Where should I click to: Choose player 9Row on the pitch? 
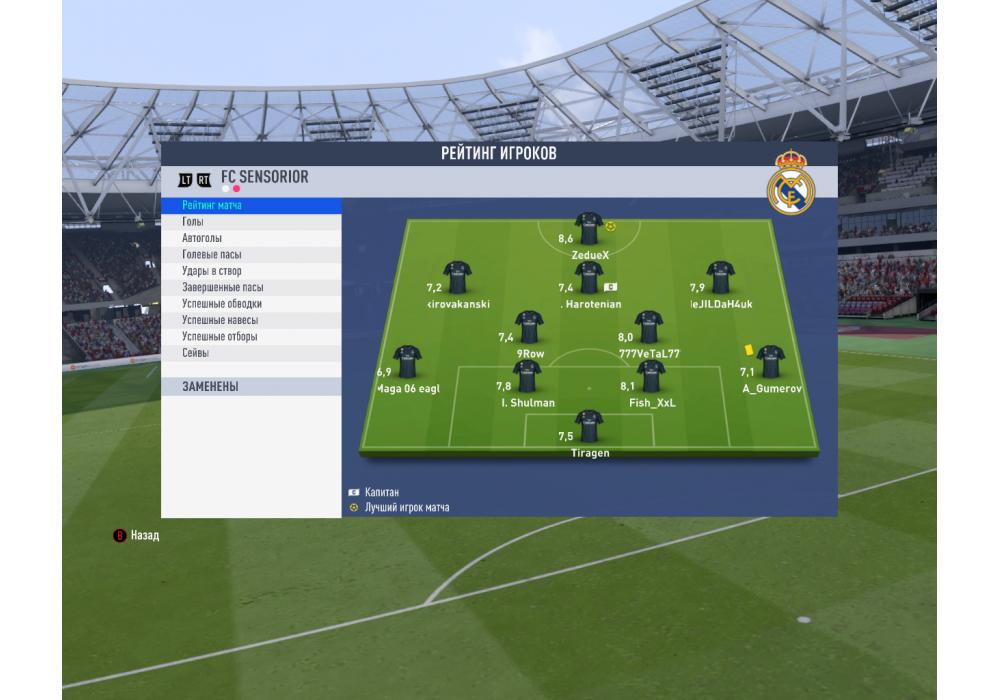pos(530,327)
